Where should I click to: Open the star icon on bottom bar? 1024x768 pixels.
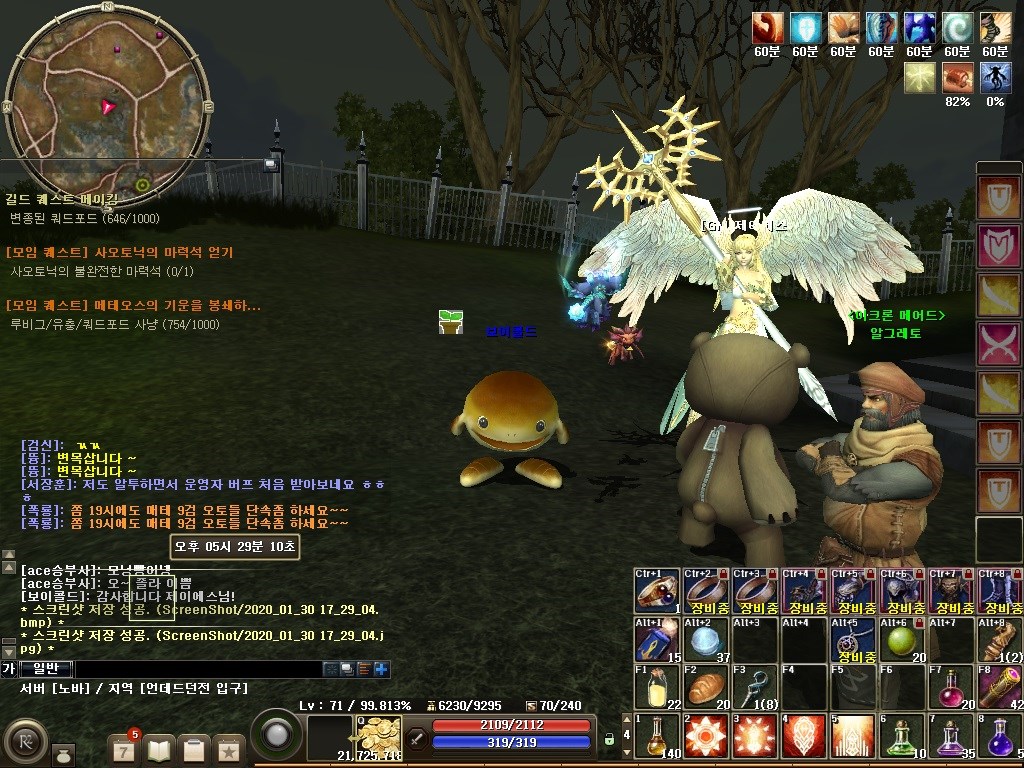(229, 748)
